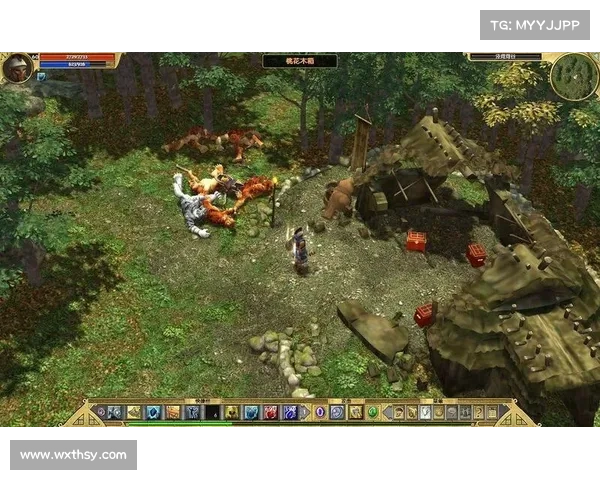
Task: Select the small buff icon under portrait
Action: 41,77
